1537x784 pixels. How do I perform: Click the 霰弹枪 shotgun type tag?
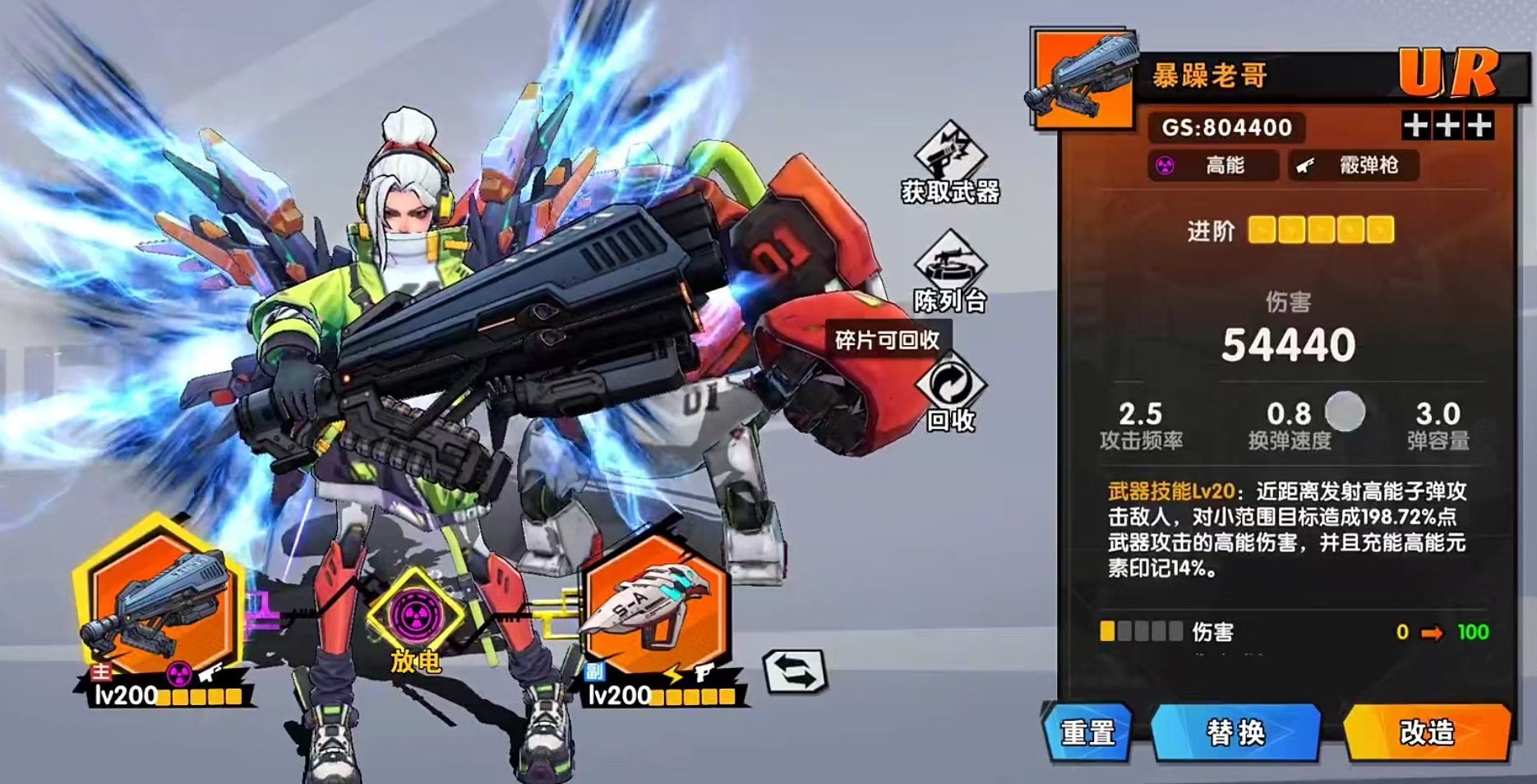coord(1354,165)
